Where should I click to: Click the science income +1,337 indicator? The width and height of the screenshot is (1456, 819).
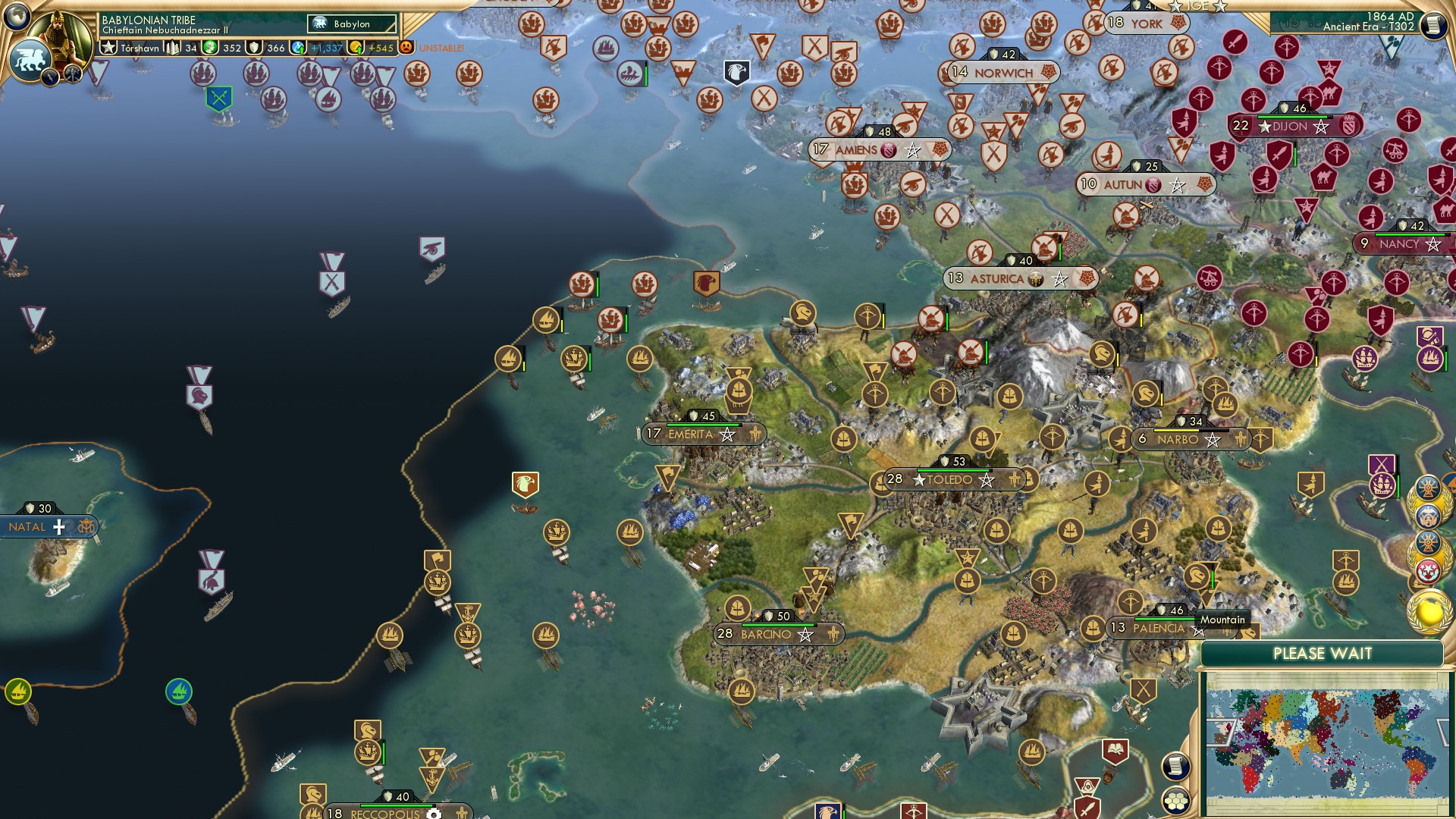tap(297, 48)
